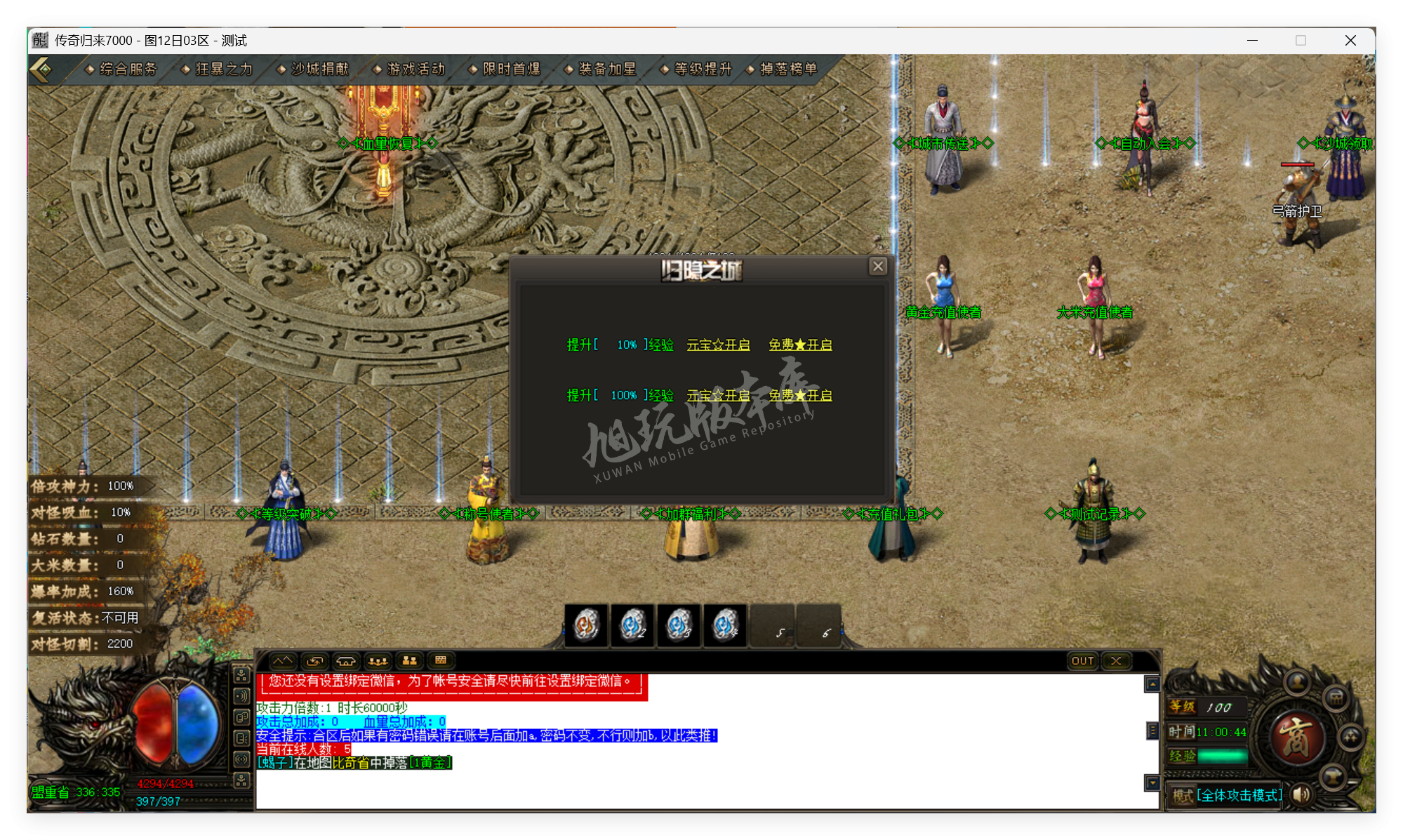This screenshot has width=1403, height=840.
Task: Collapse the chat window with the double-arrow icon
Action: point(284,660)
